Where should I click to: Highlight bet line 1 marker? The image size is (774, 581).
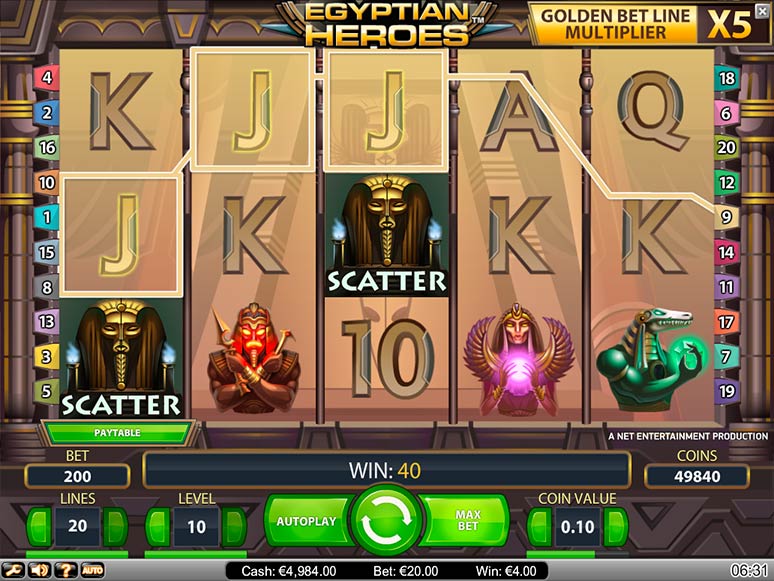[x=46, y=216]
